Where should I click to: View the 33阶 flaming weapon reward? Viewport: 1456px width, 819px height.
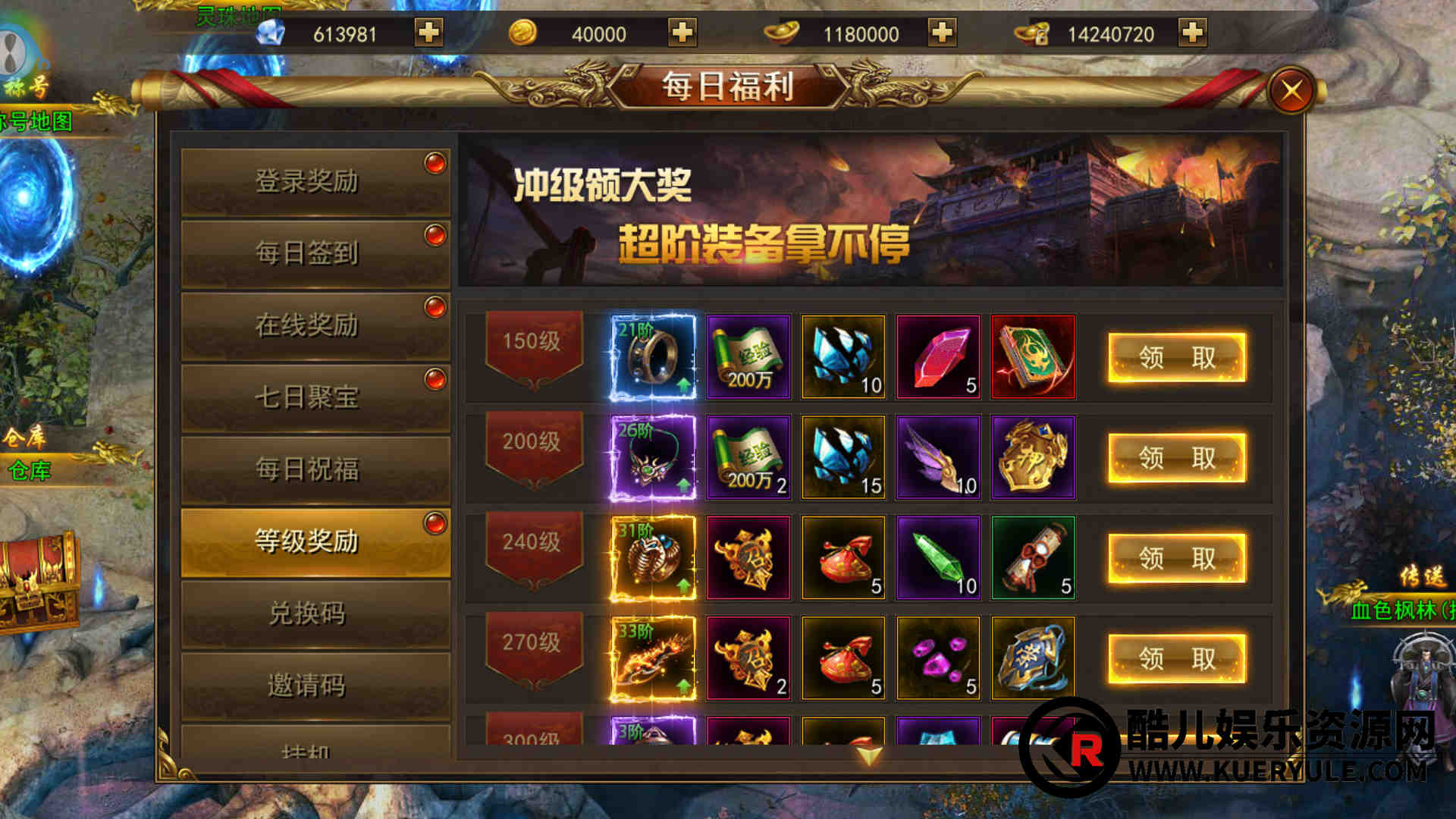coord(653,658)
